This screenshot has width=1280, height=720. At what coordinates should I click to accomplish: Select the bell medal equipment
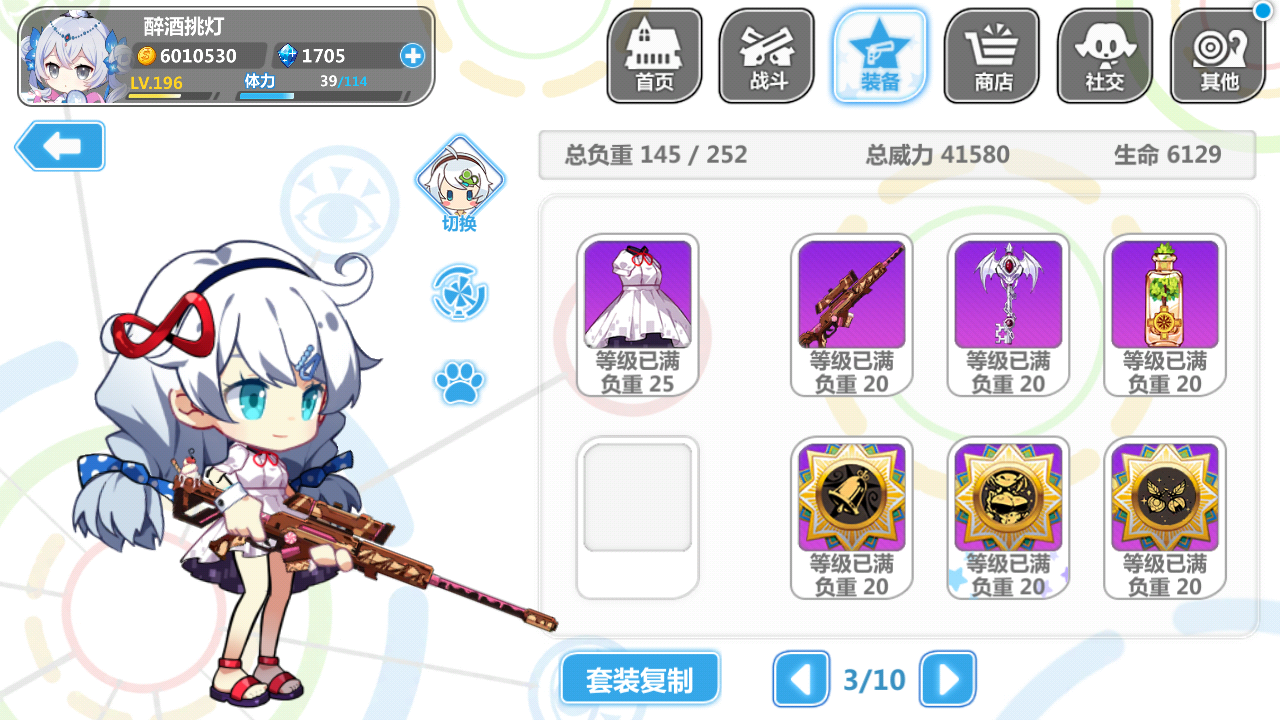click(x=851, y=497)
